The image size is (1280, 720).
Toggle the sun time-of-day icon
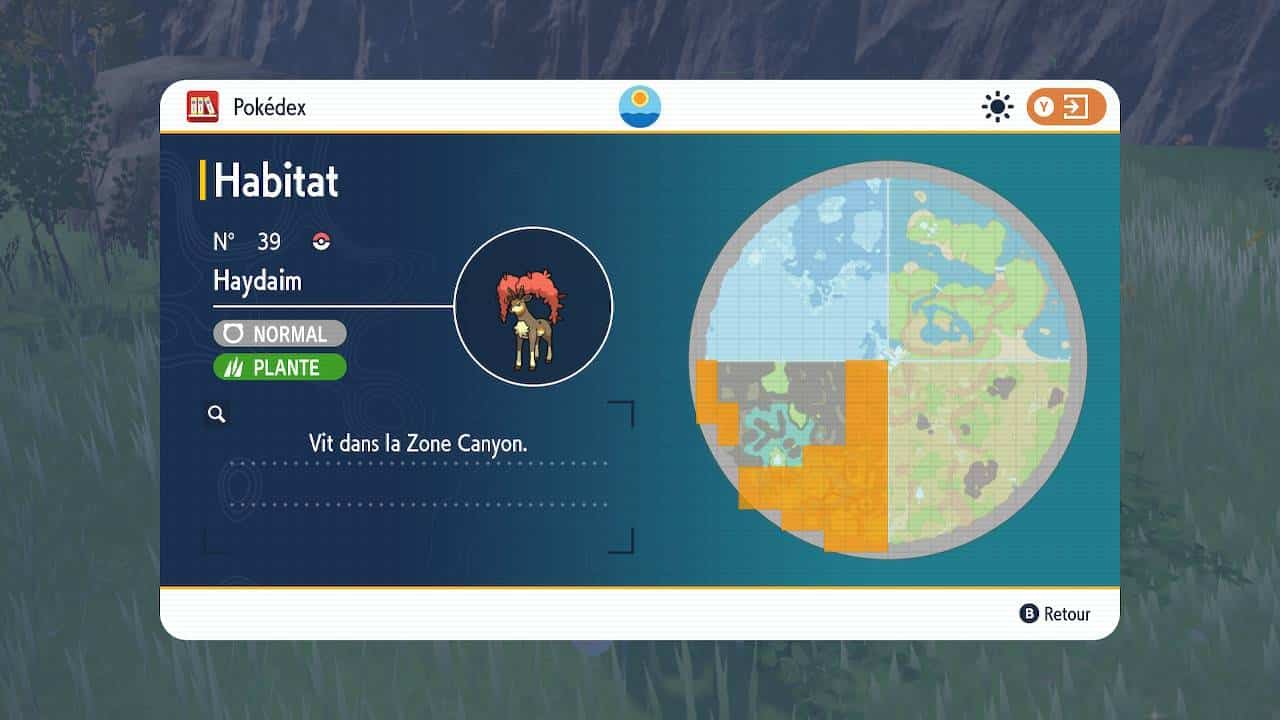coord(997,107)
